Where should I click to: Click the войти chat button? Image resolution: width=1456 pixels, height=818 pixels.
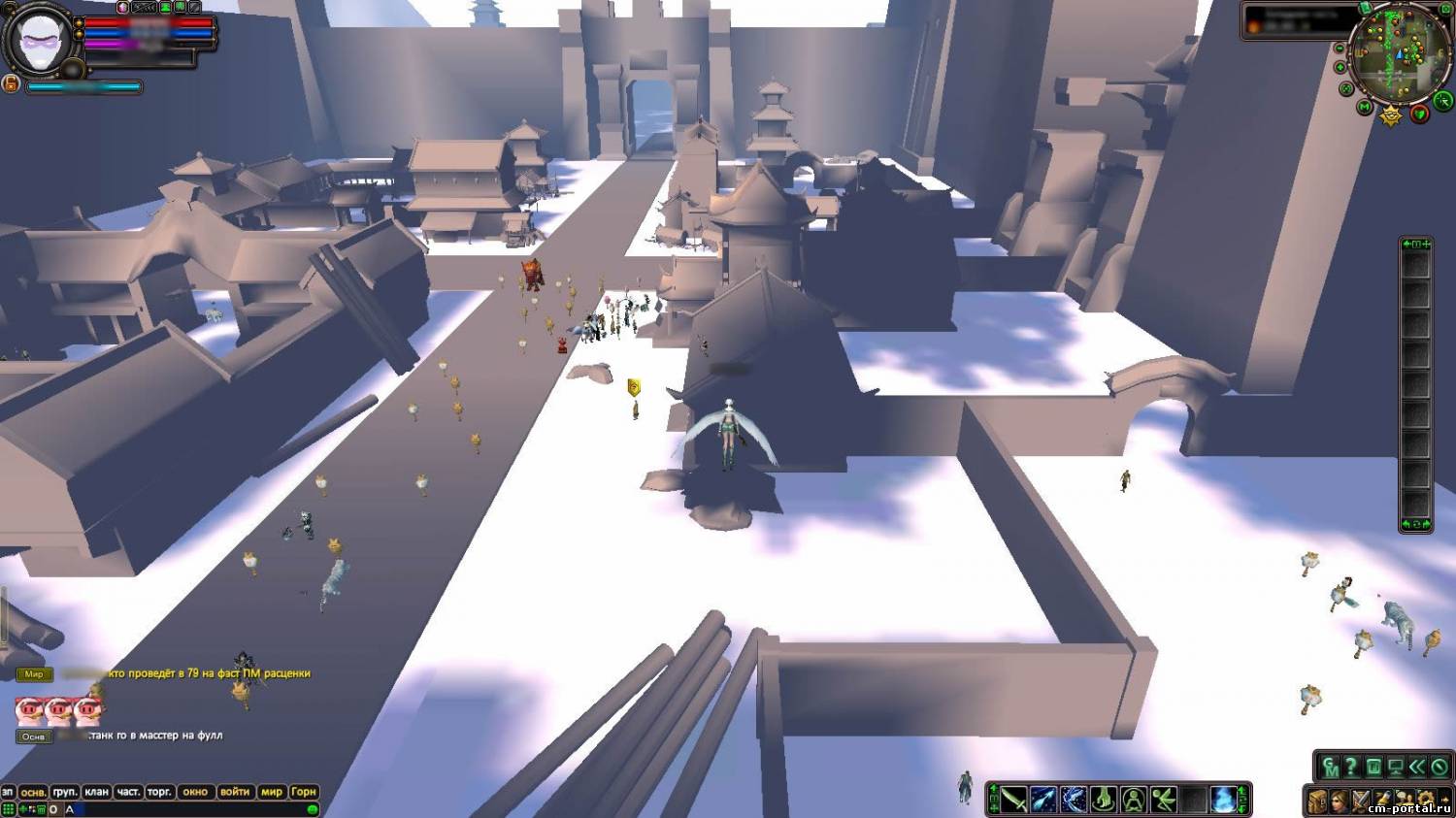point(235,792)
